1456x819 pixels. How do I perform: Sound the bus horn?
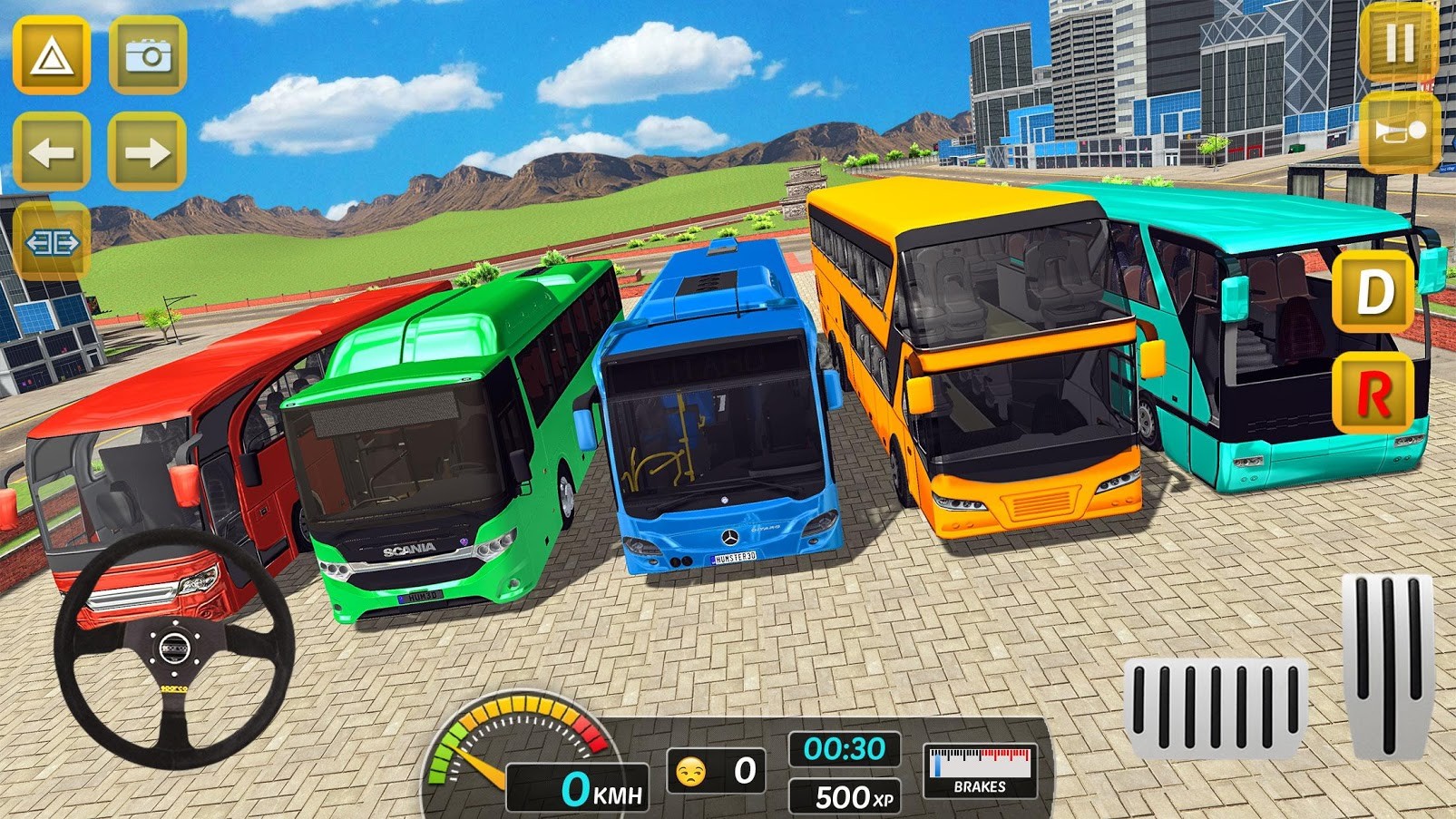(x=1400, y=133)
